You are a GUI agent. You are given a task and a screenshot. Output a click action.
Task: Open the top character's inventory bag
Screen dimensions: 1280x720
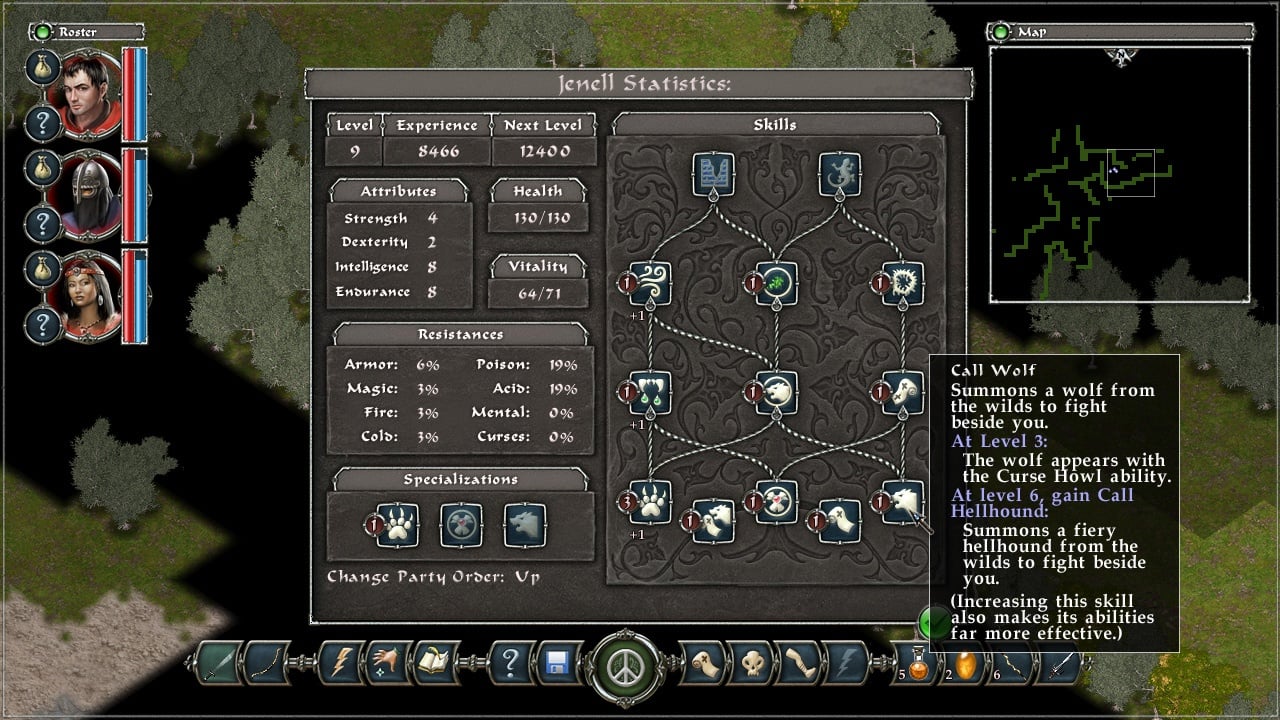[44, 68]
